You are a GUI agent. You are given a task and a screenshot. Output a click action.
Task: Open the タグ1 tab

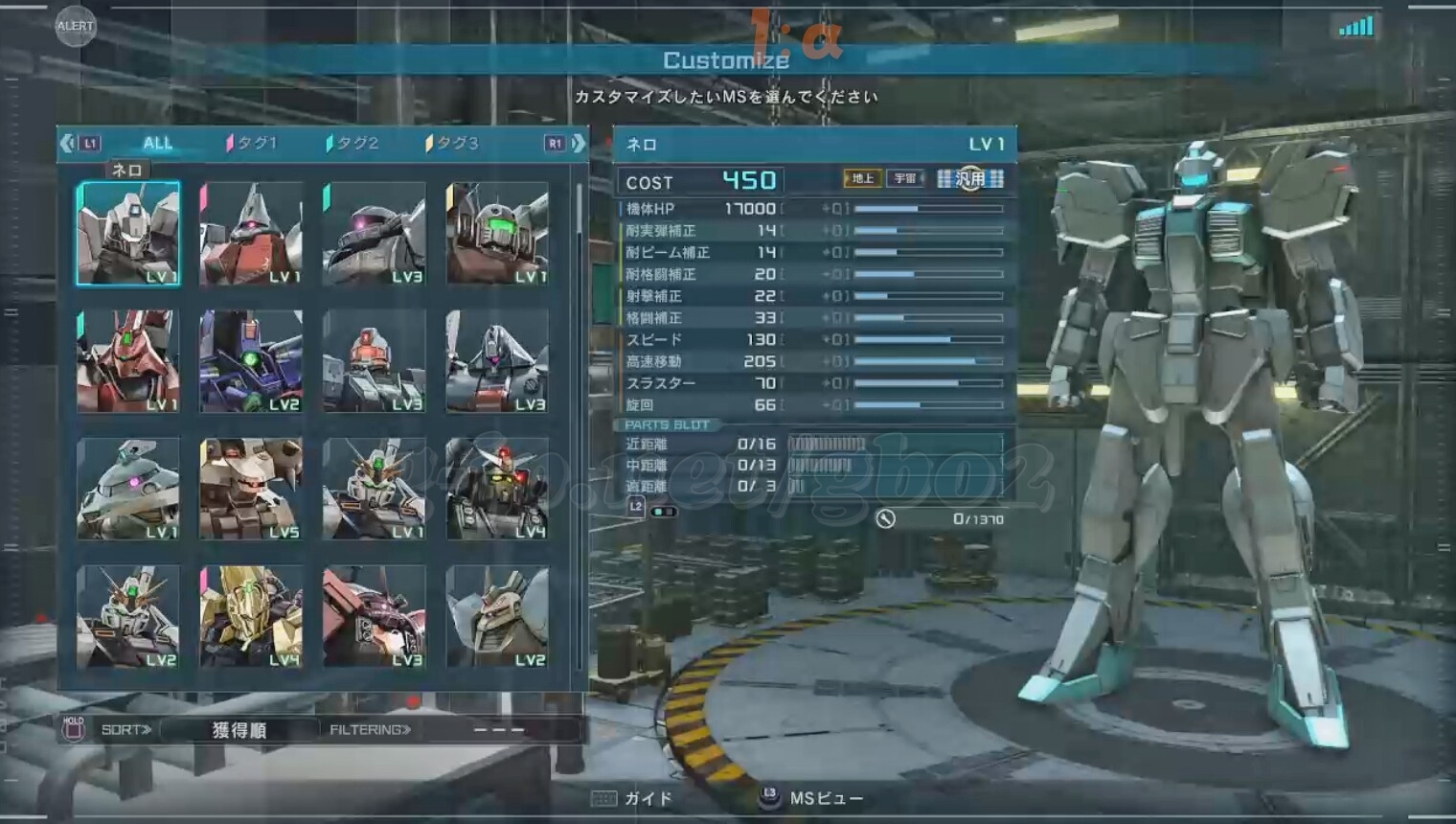(x=253, y=143)
